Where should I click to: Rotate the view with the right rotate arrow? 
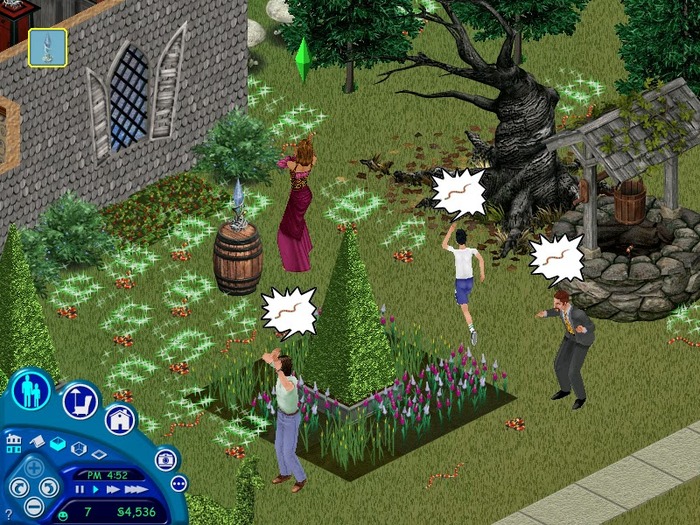point(49,489)
